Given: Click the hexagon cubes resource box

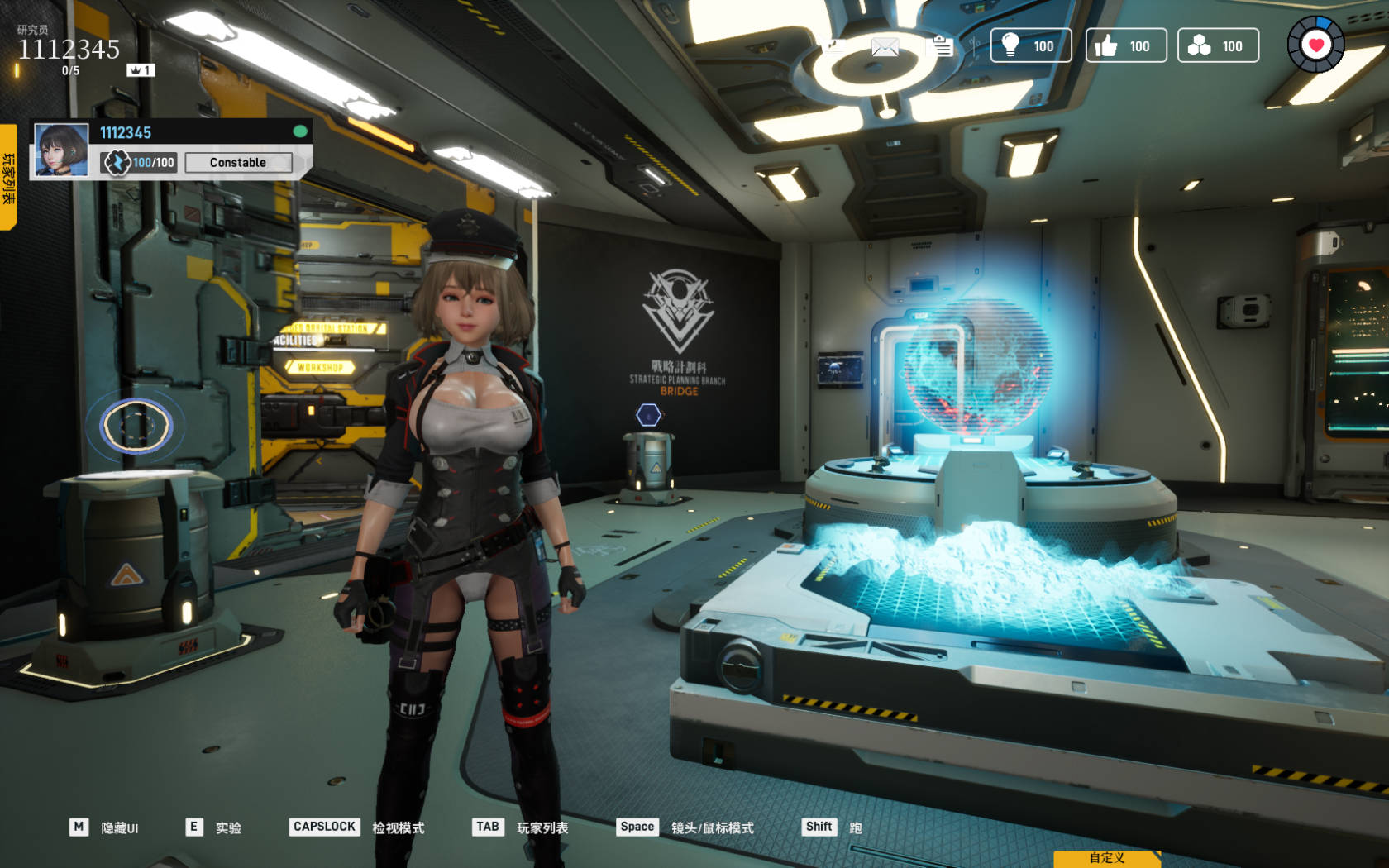Looking at the screenshot, I should (x=1218, y=46).
